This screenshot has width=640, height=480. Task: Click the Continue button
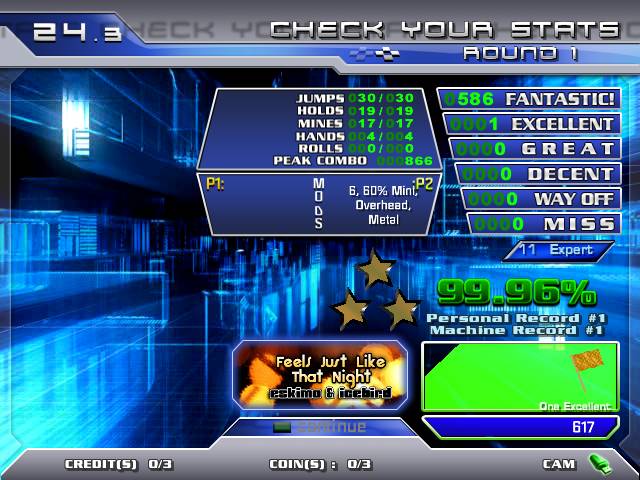320,427
